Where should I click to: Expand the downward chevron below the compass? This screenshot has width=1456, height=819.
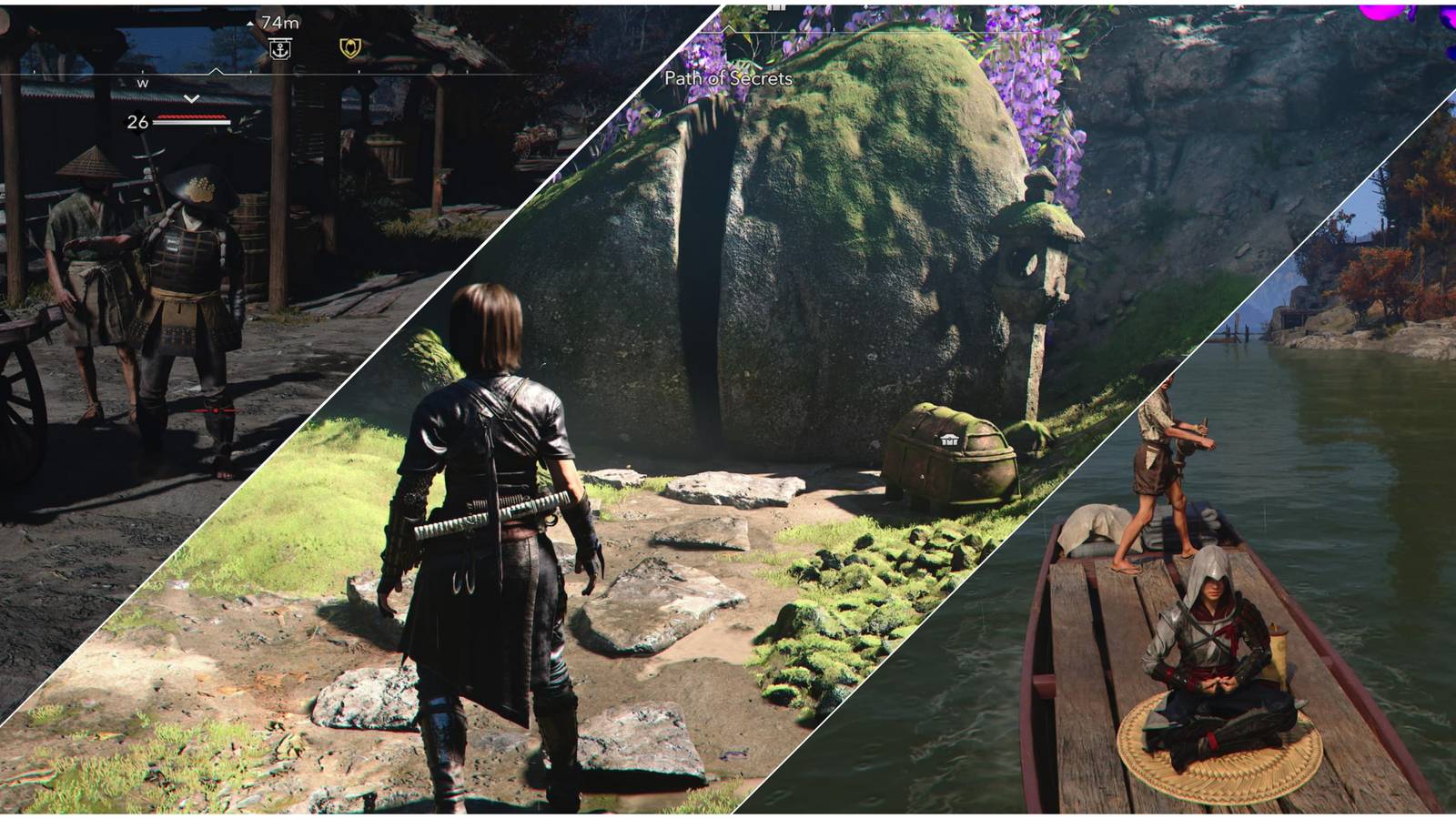190,98
